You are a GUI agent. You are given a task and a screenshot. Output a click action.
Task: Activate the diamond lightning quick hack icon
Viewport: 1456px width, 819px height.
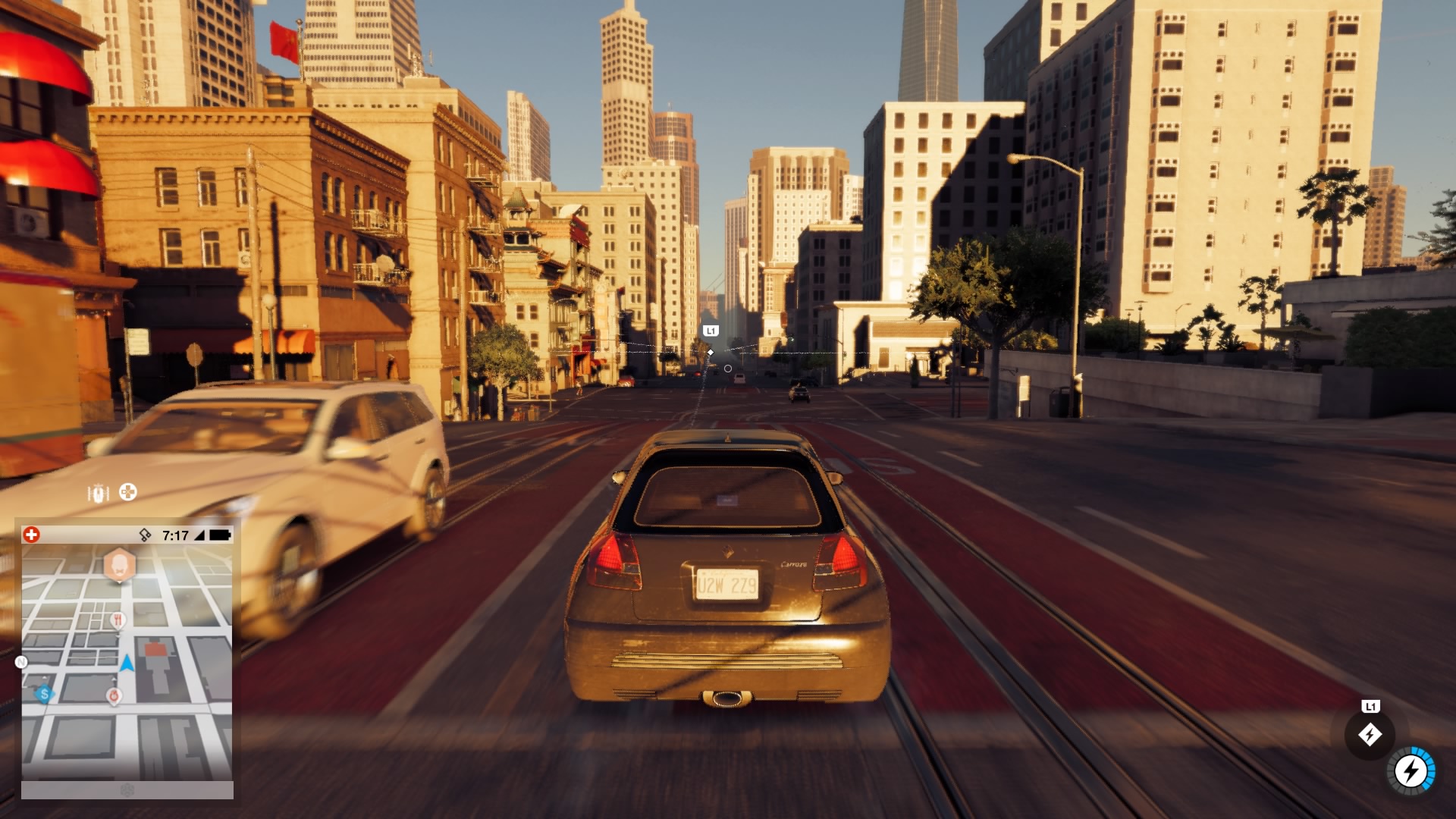tap(1370, 734)
